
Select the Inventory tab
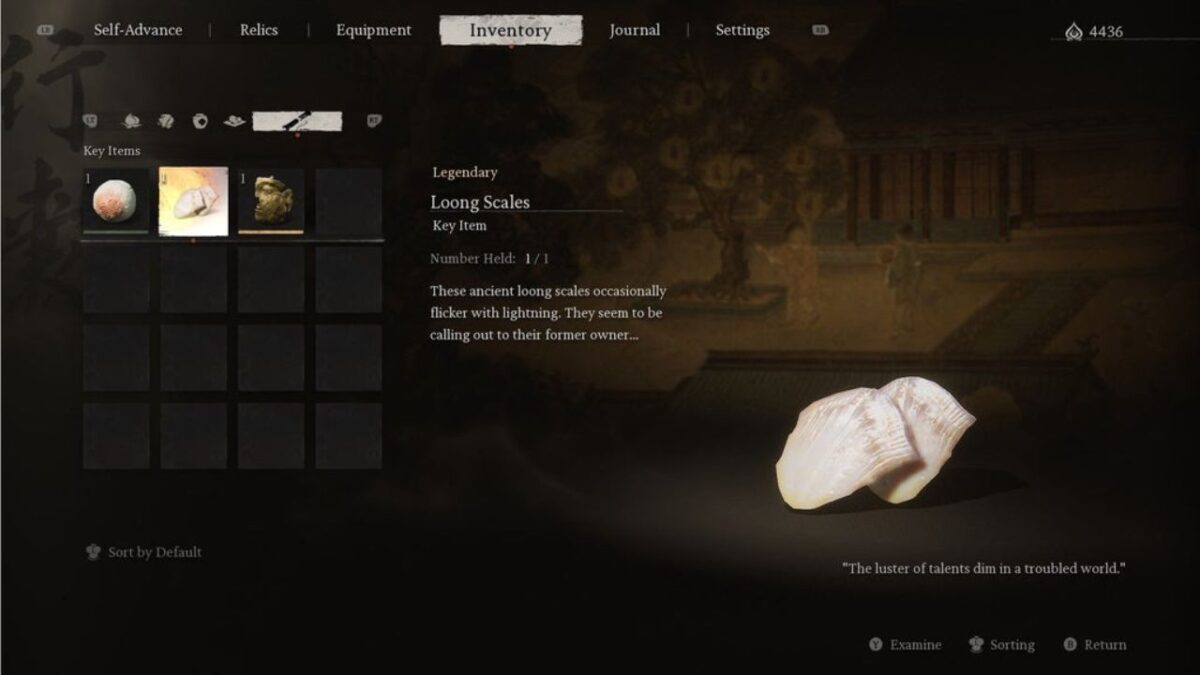click(510, 30)
